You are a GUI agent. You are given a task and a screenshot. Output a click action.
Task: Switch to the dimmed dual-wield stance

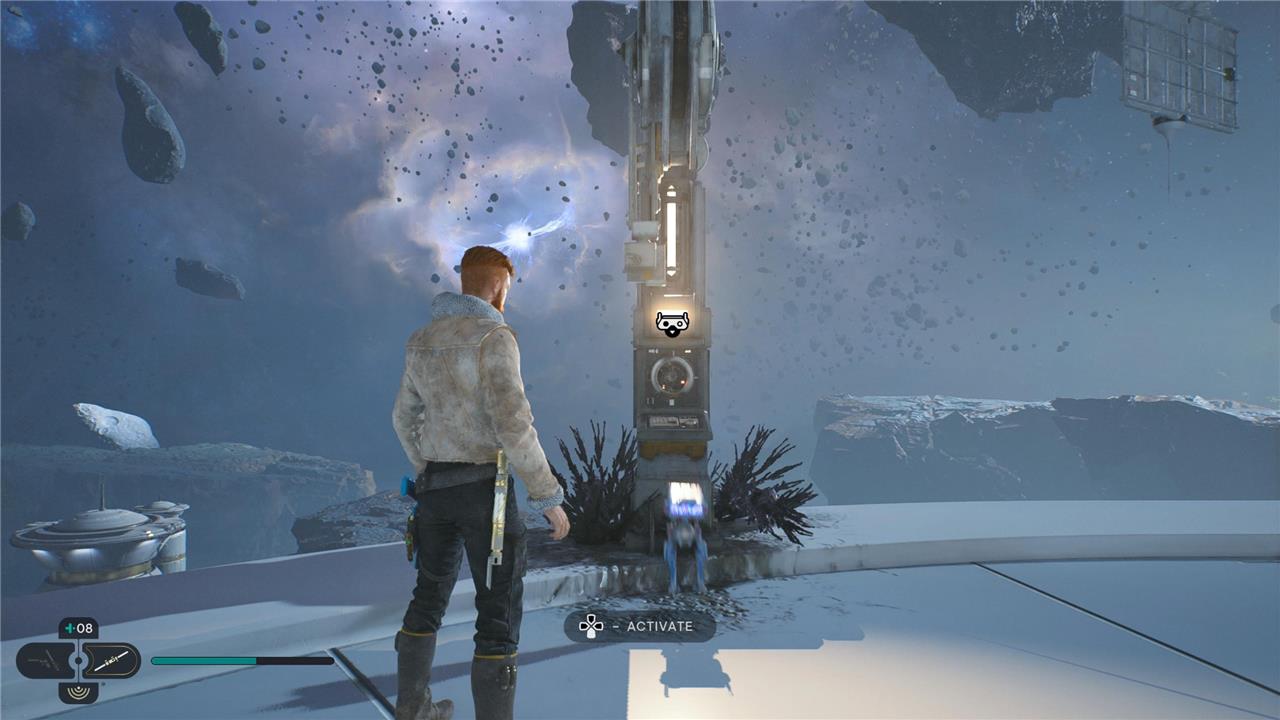point(45,660)
